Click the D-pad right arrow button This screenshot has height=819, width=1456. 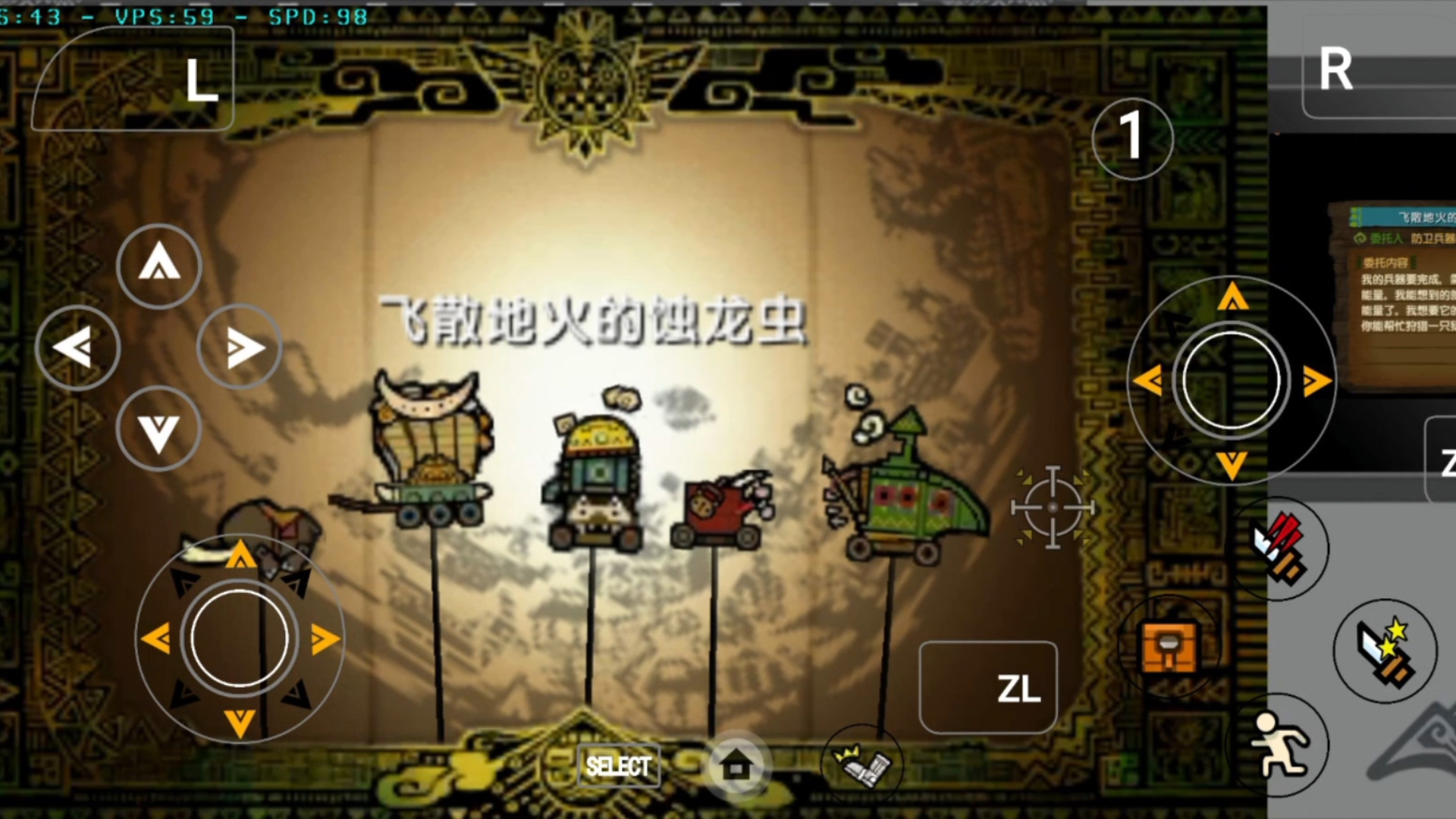240,347
